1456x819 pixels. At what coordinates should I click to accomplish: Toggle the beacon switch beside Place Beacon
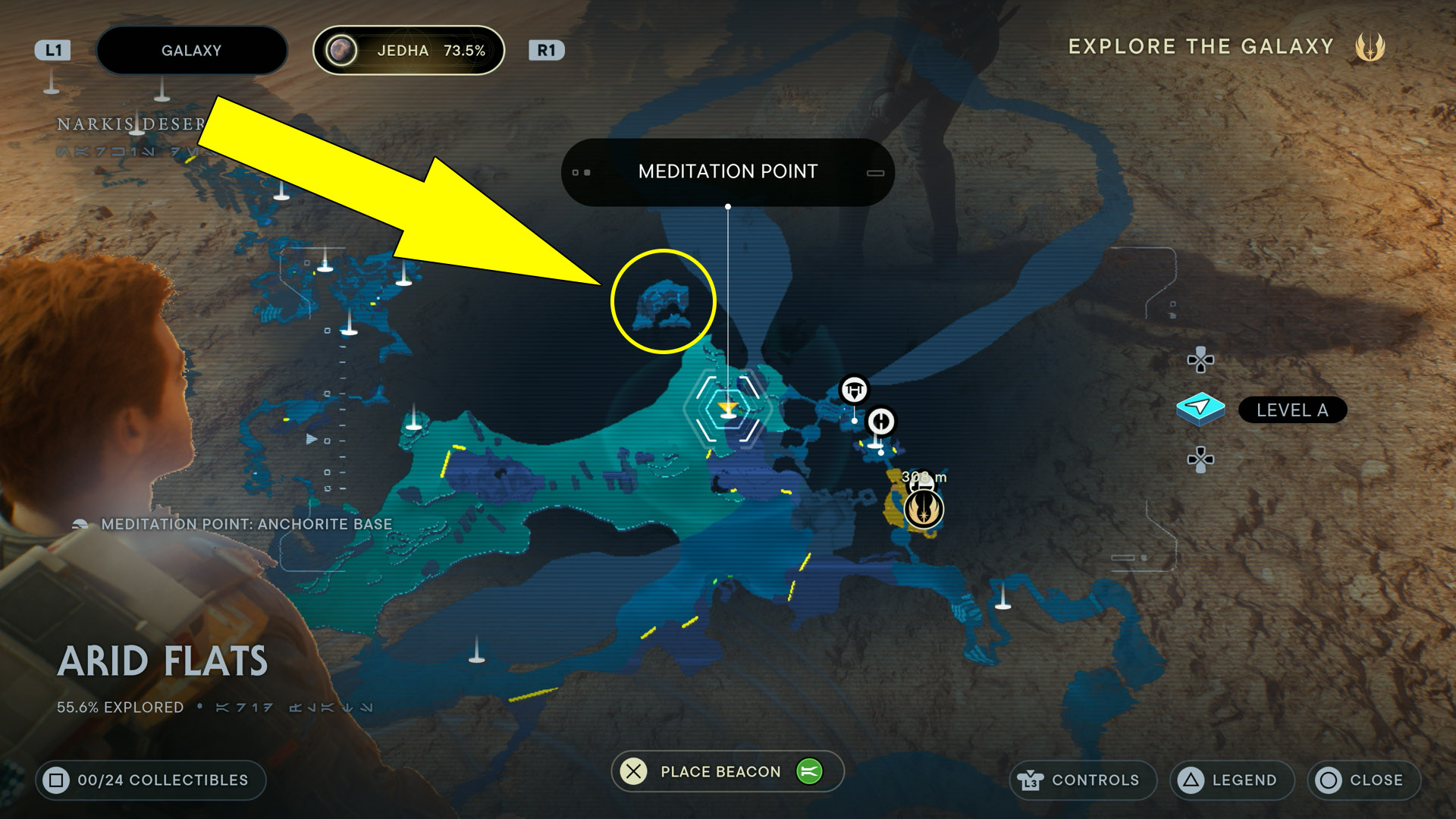(x=809, y=771)
